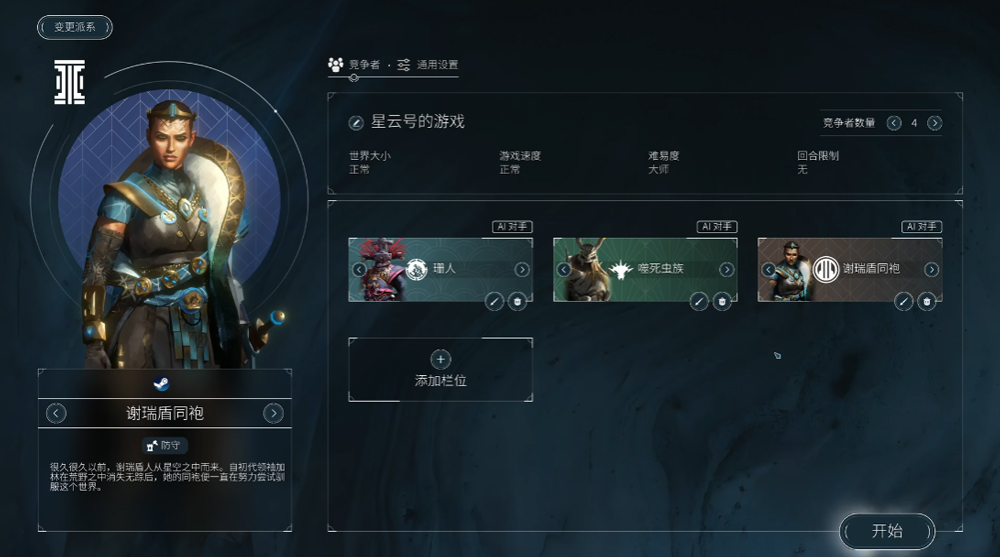
Task: Click the 变更派系 change faction button
Action: click(75, 27)
